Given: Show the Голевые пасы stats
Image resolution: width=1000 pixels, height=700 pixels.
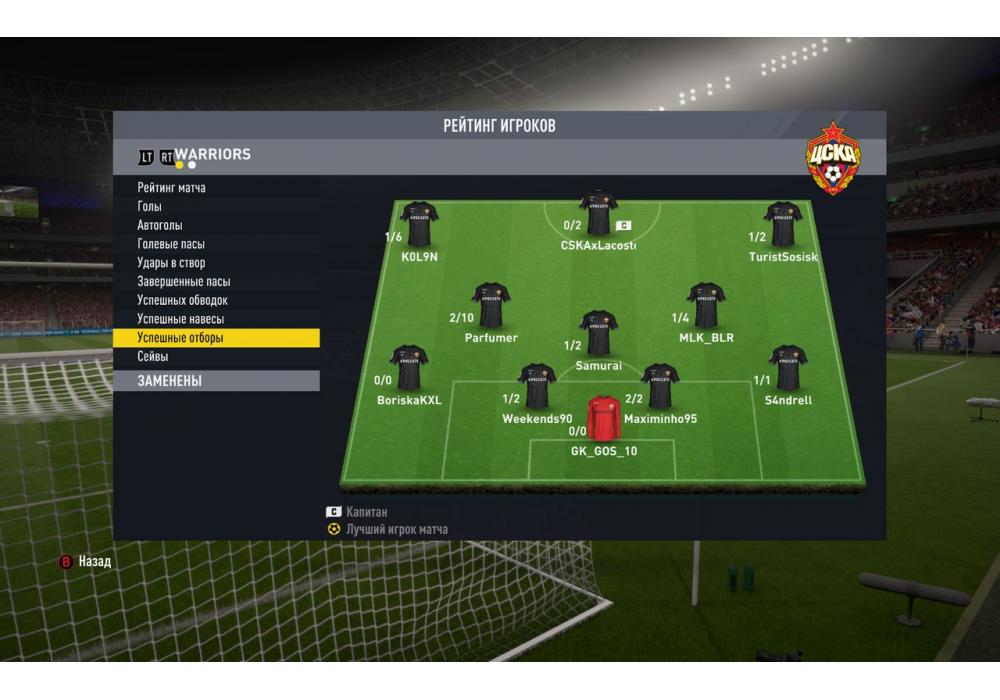Looking at the screenshot, I should 171,244.
